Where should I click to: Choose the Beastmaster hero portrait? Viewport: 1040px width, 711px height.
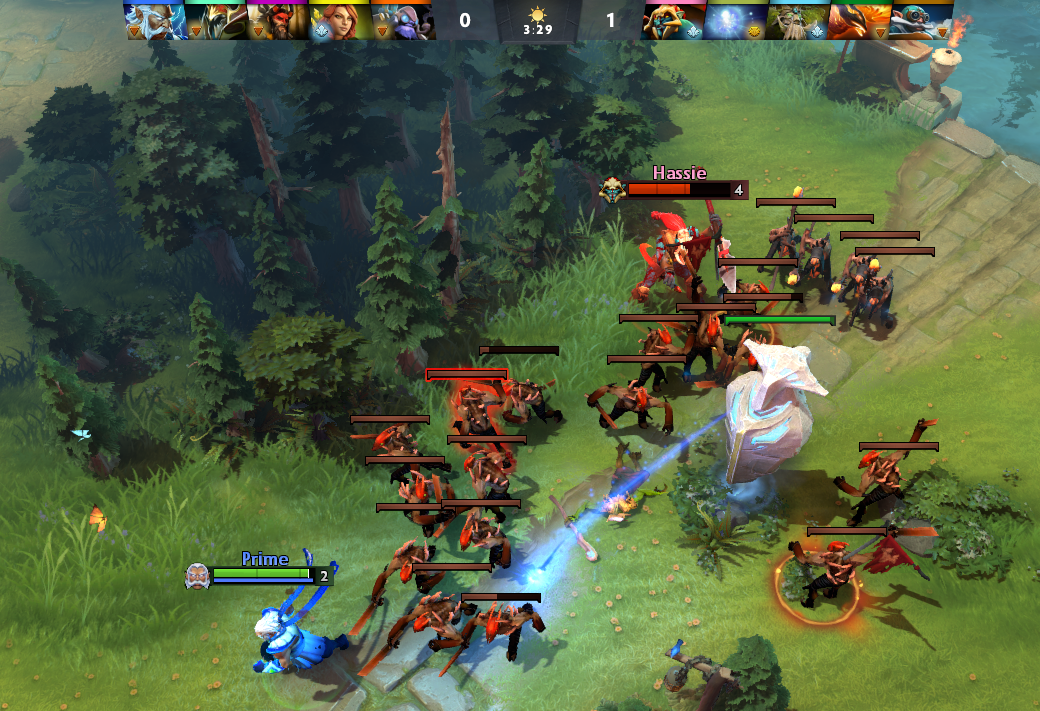[x=277, y=20]
